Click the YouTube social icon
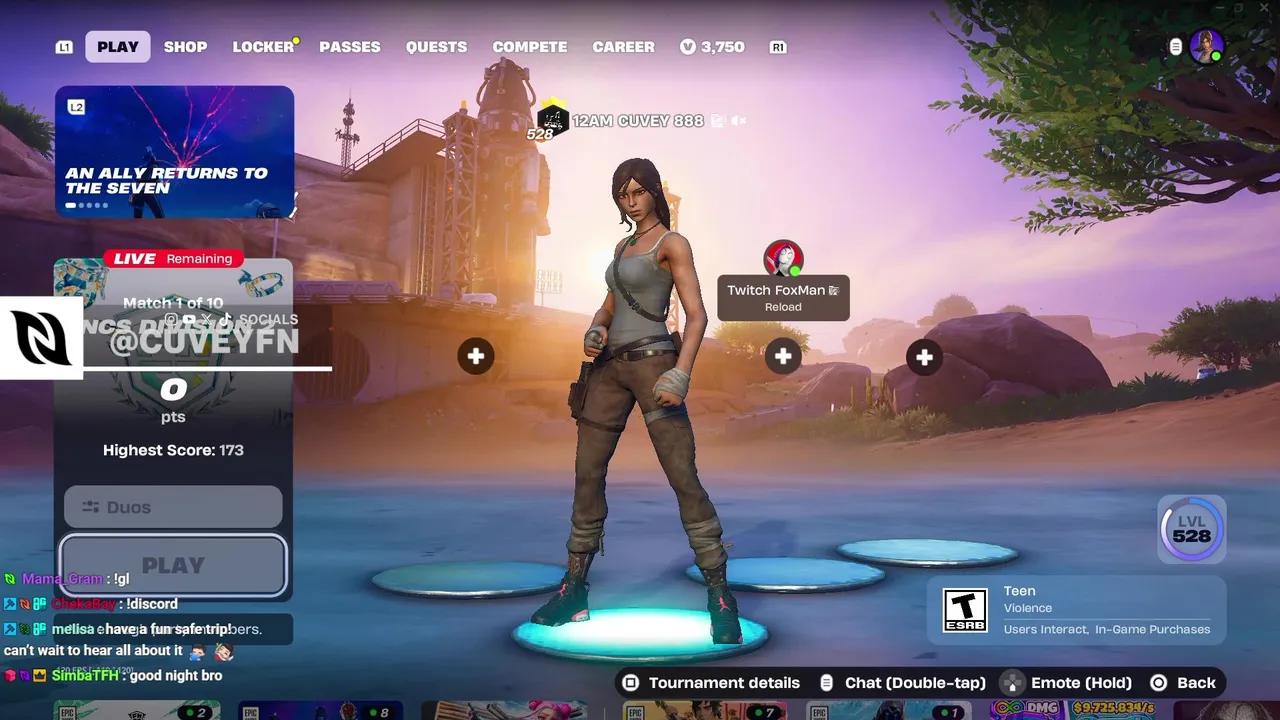 [x=189, y=319]
